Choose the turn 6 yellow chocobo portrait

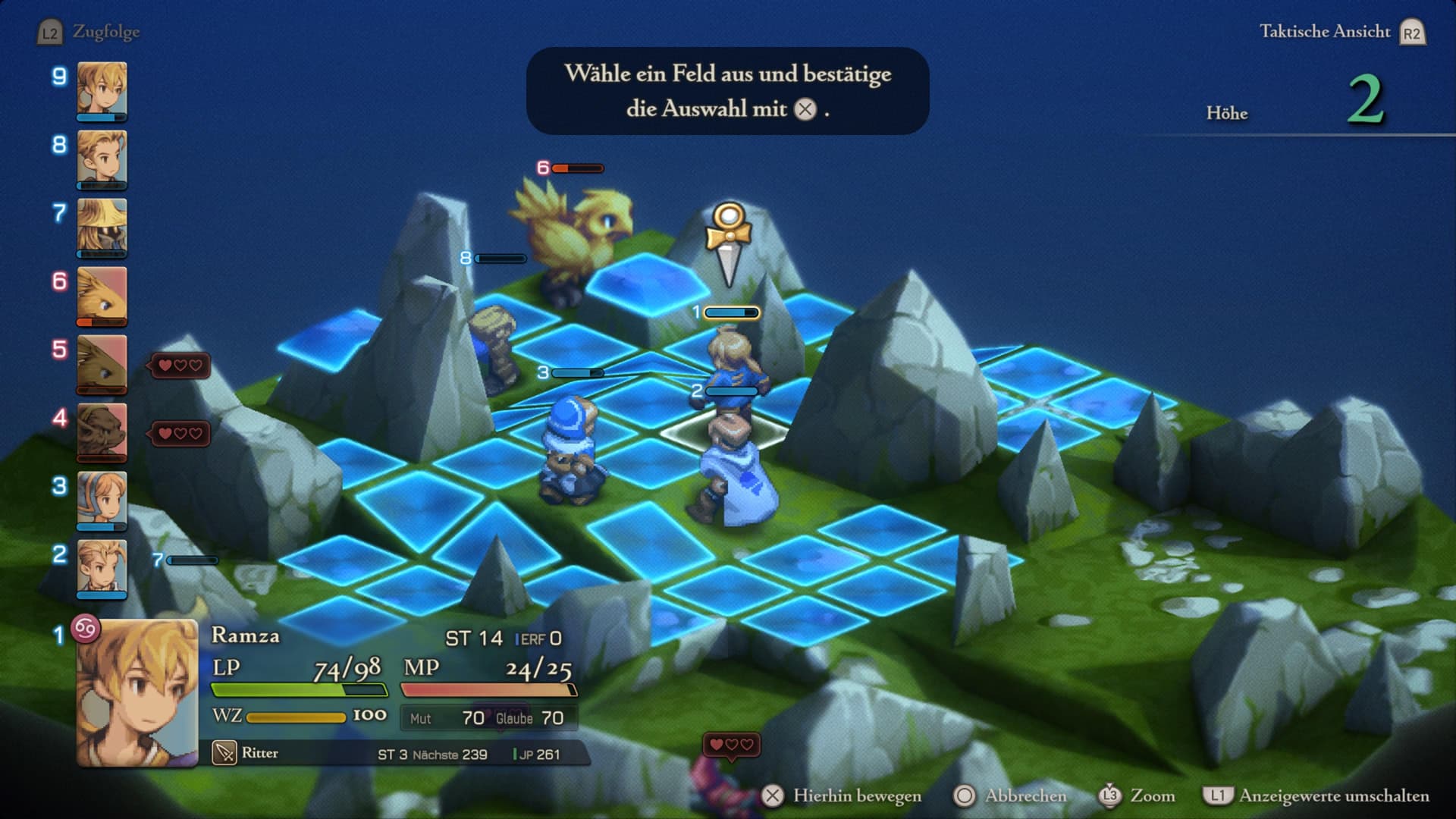click(102, 295)
